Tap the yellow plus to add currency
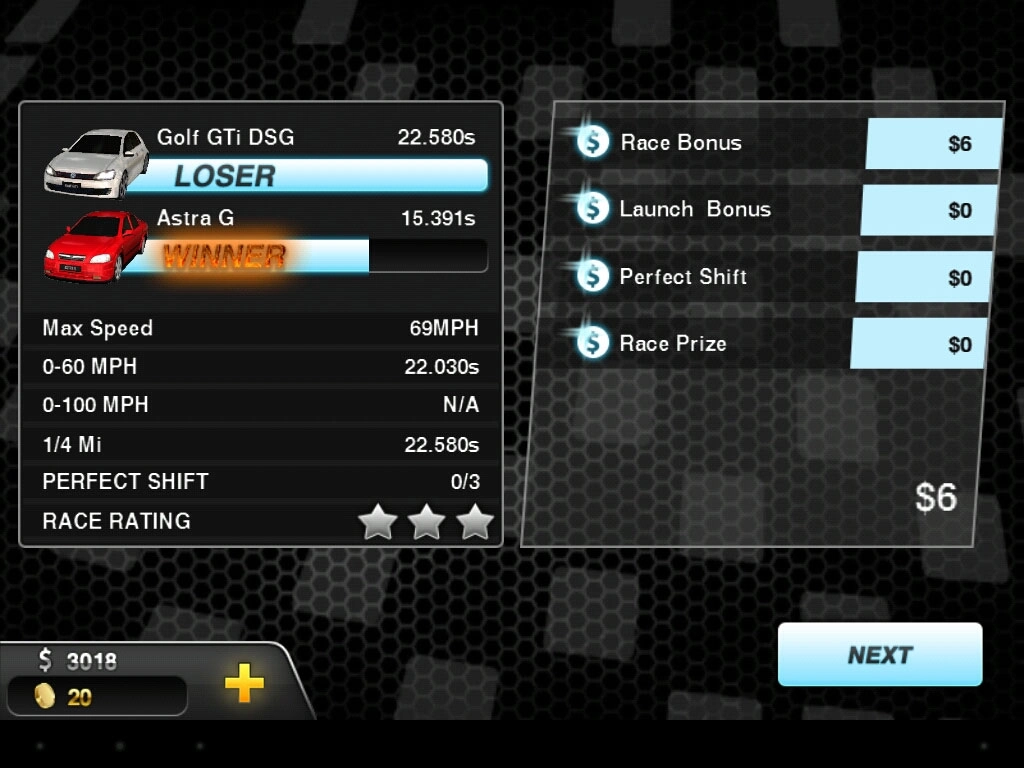The image size is (1024, 768). 244,684
